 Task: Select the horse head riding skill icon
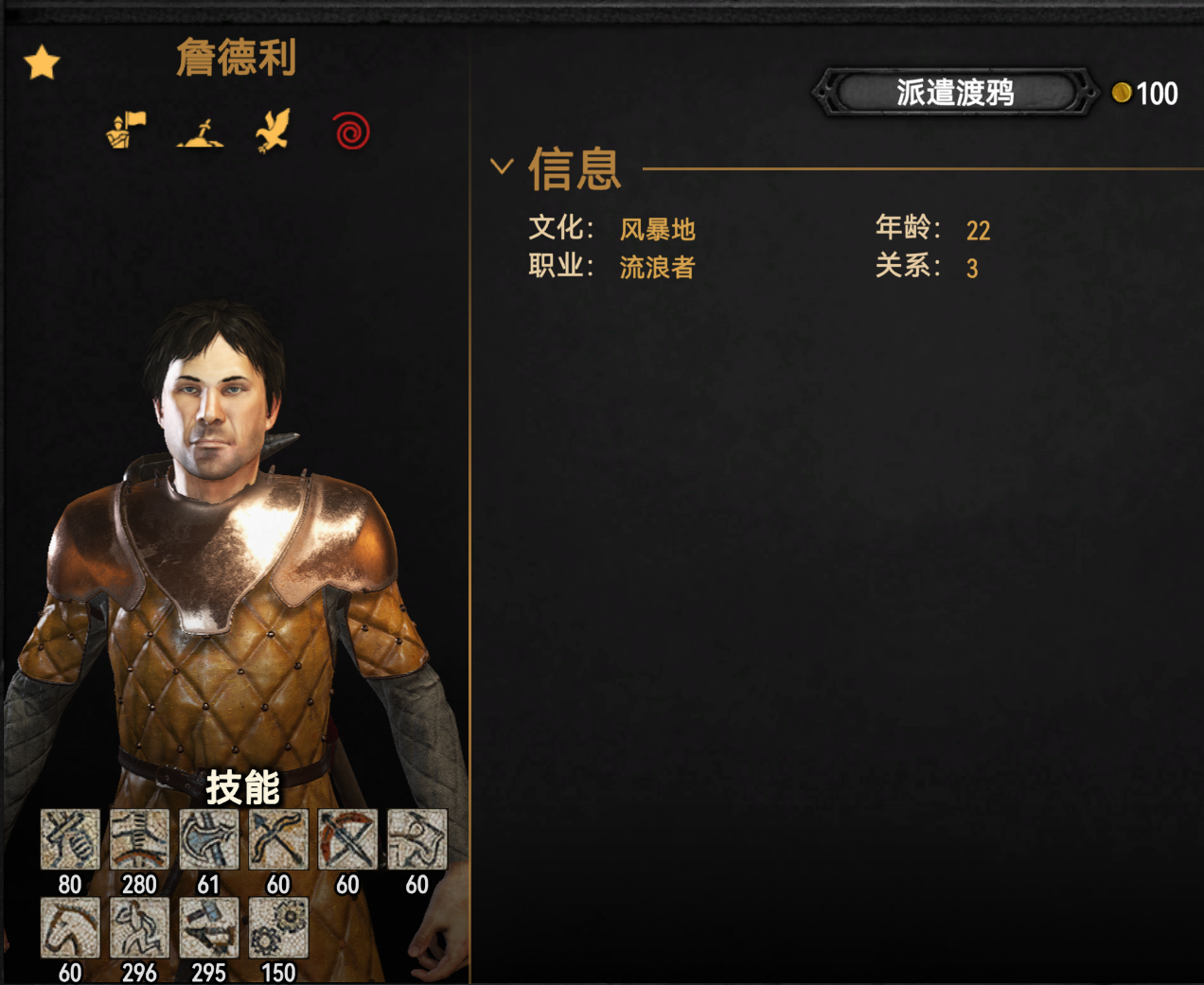70,927
